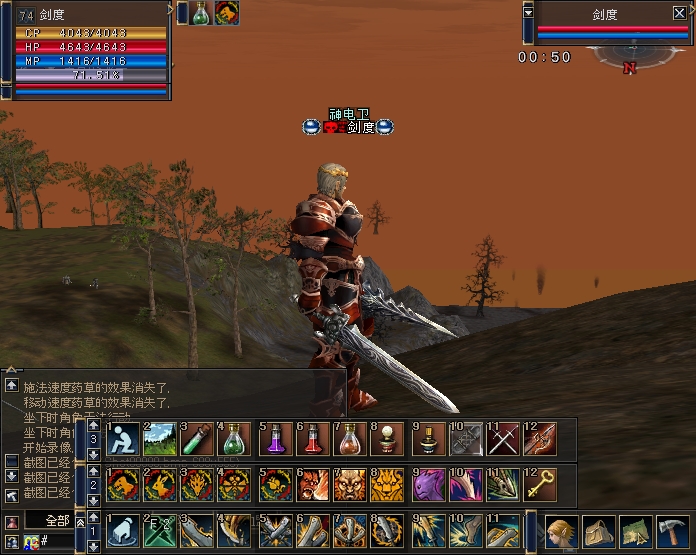Viewport: 696px width, 555px height.
Task: Activate the crossed swords attack slot
Action: pyautogui.click(x=502, y=439)
